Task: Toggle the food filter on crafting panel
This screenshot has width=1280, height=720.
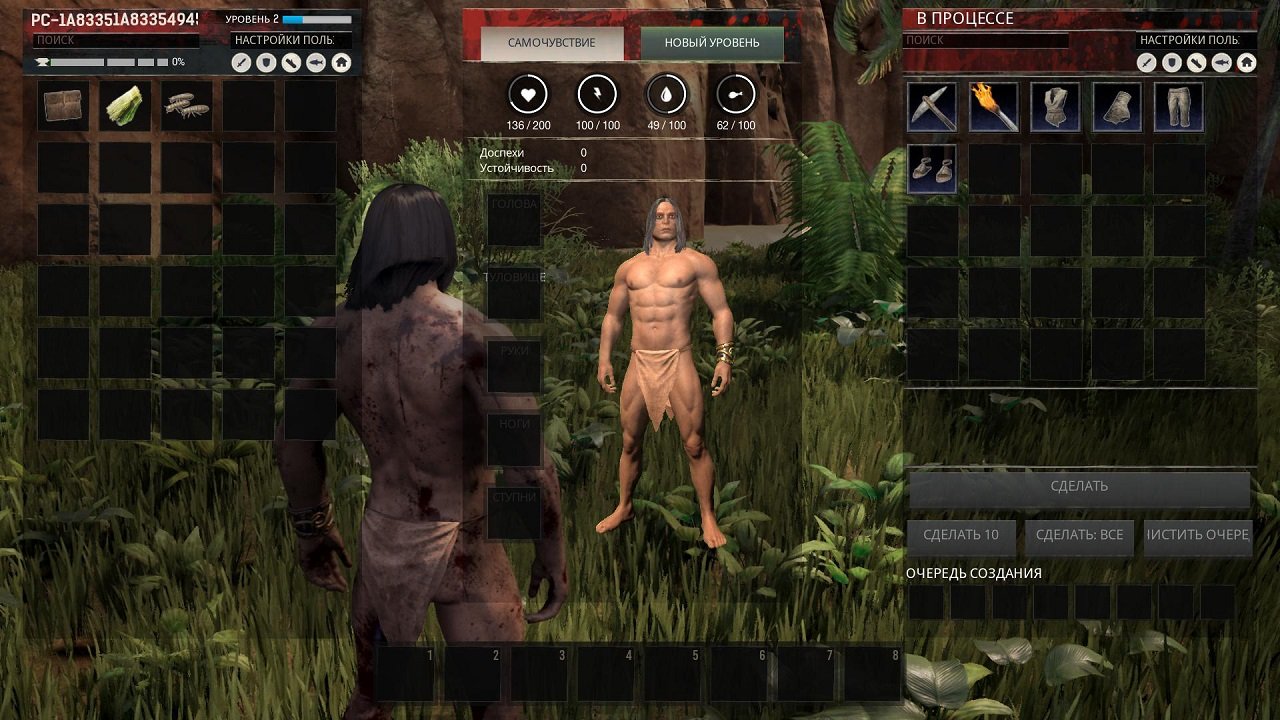Action: pos(1223,62)
